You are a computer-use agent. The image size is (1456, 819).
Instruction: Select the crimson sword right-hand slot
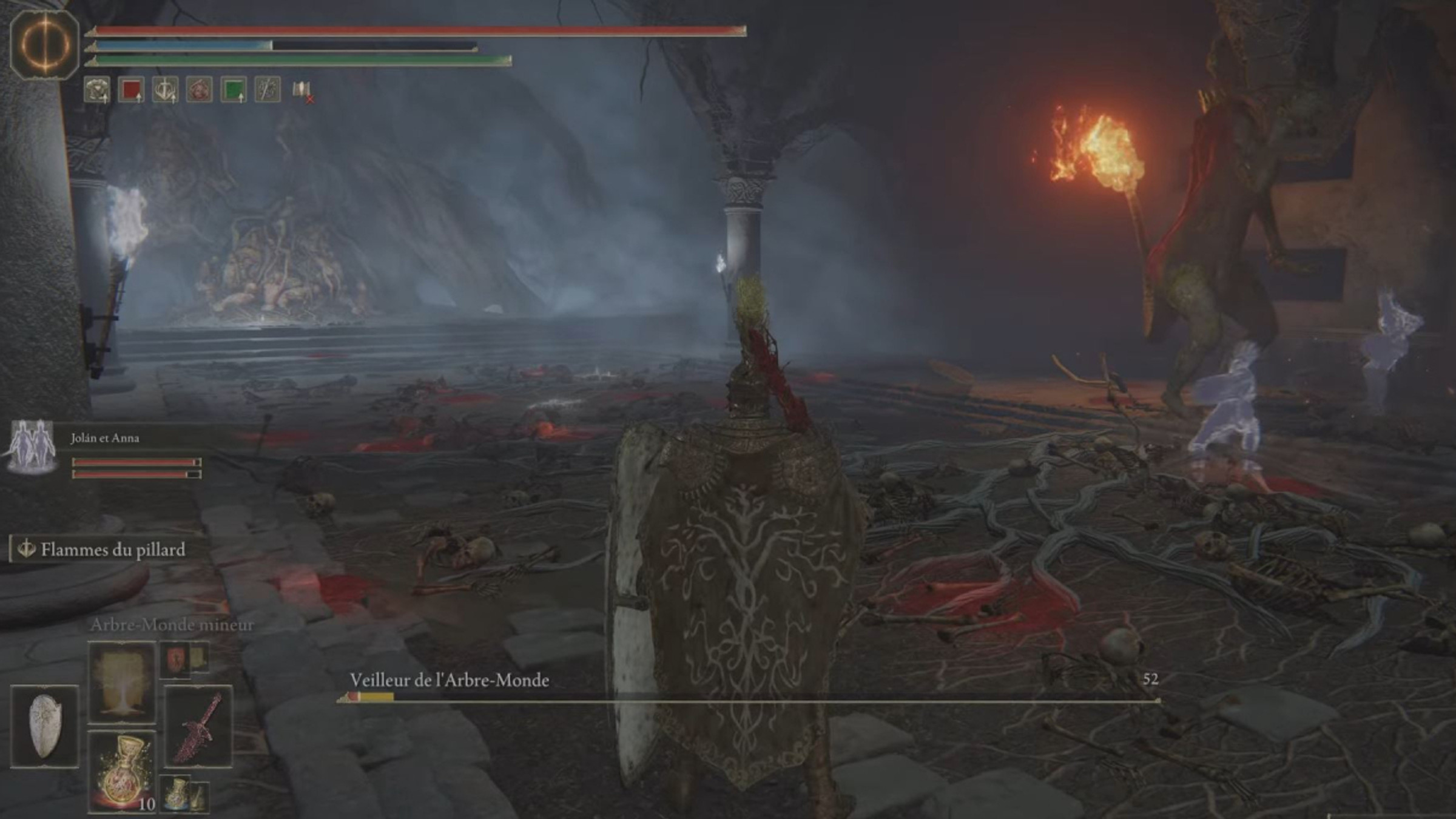[198, 726]
